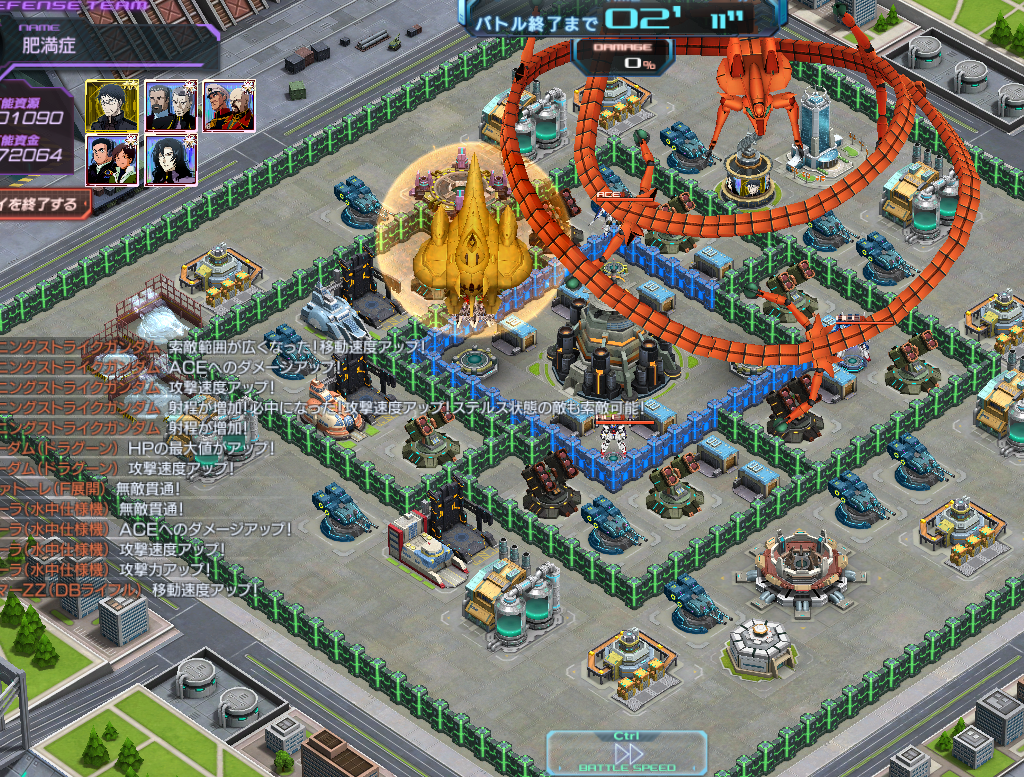
Task: Select the gold-framed pilot portrait with glasses
Action: coord(112,105)
